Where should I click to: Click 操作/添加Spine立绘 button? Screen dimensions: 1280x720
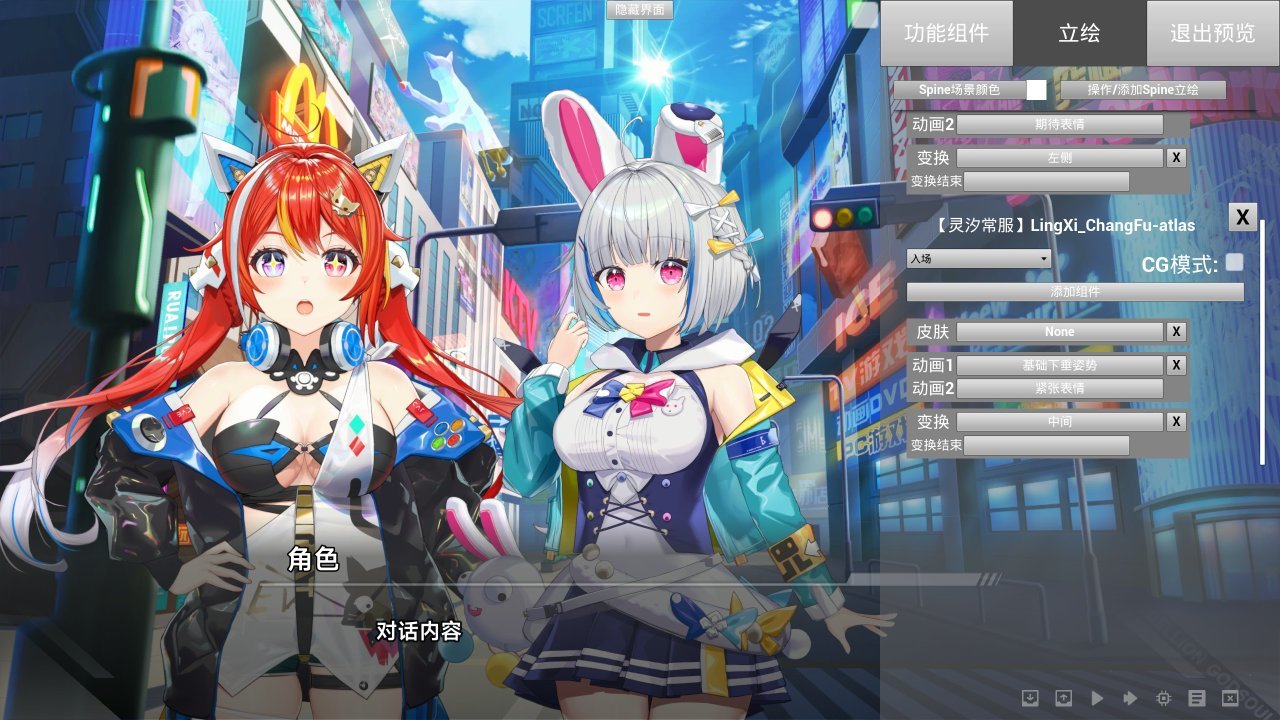(x=1143, y=90)
